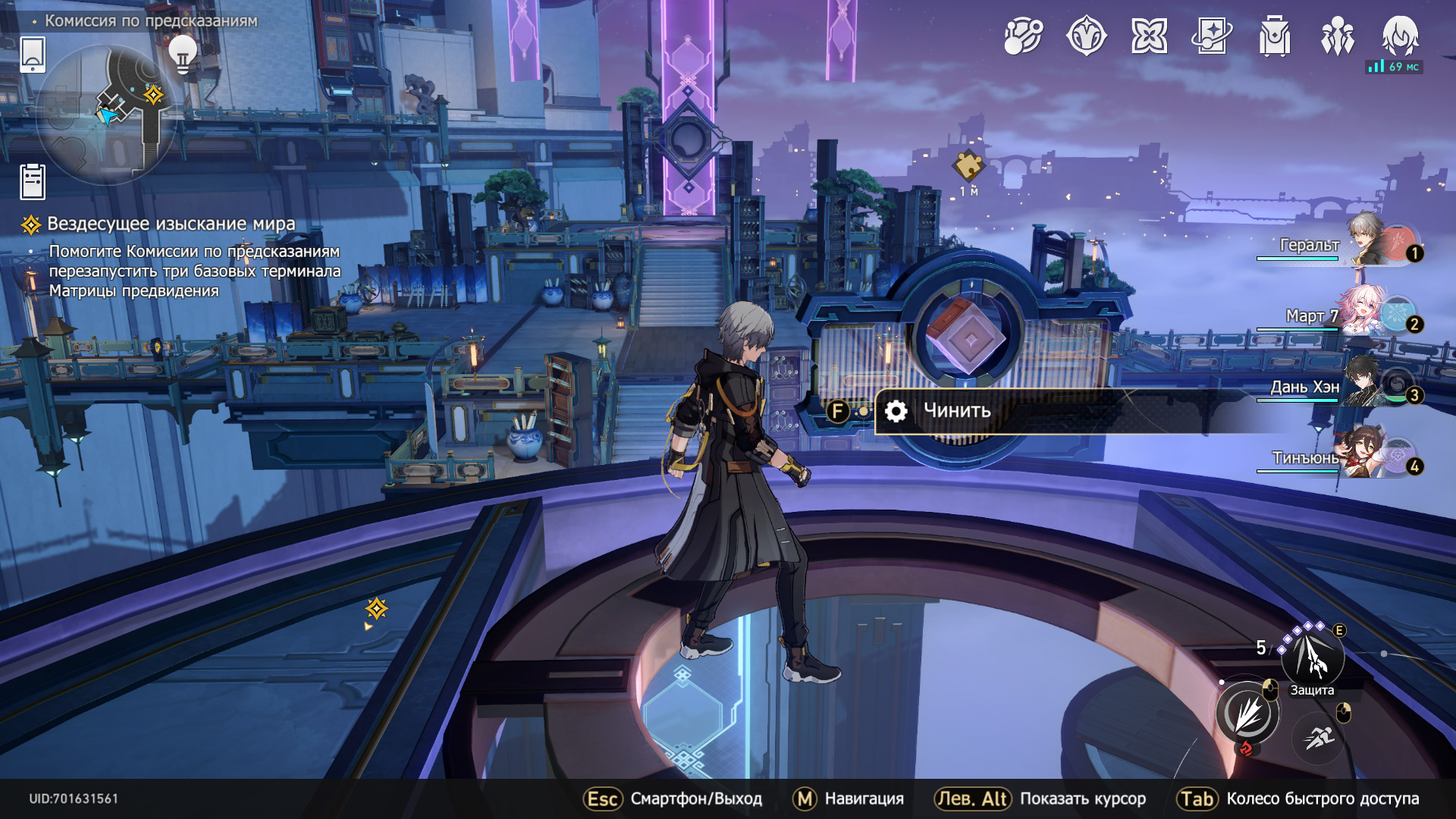
Task: Toggle the sprint running icon
Action: [x=1319, y=737]
